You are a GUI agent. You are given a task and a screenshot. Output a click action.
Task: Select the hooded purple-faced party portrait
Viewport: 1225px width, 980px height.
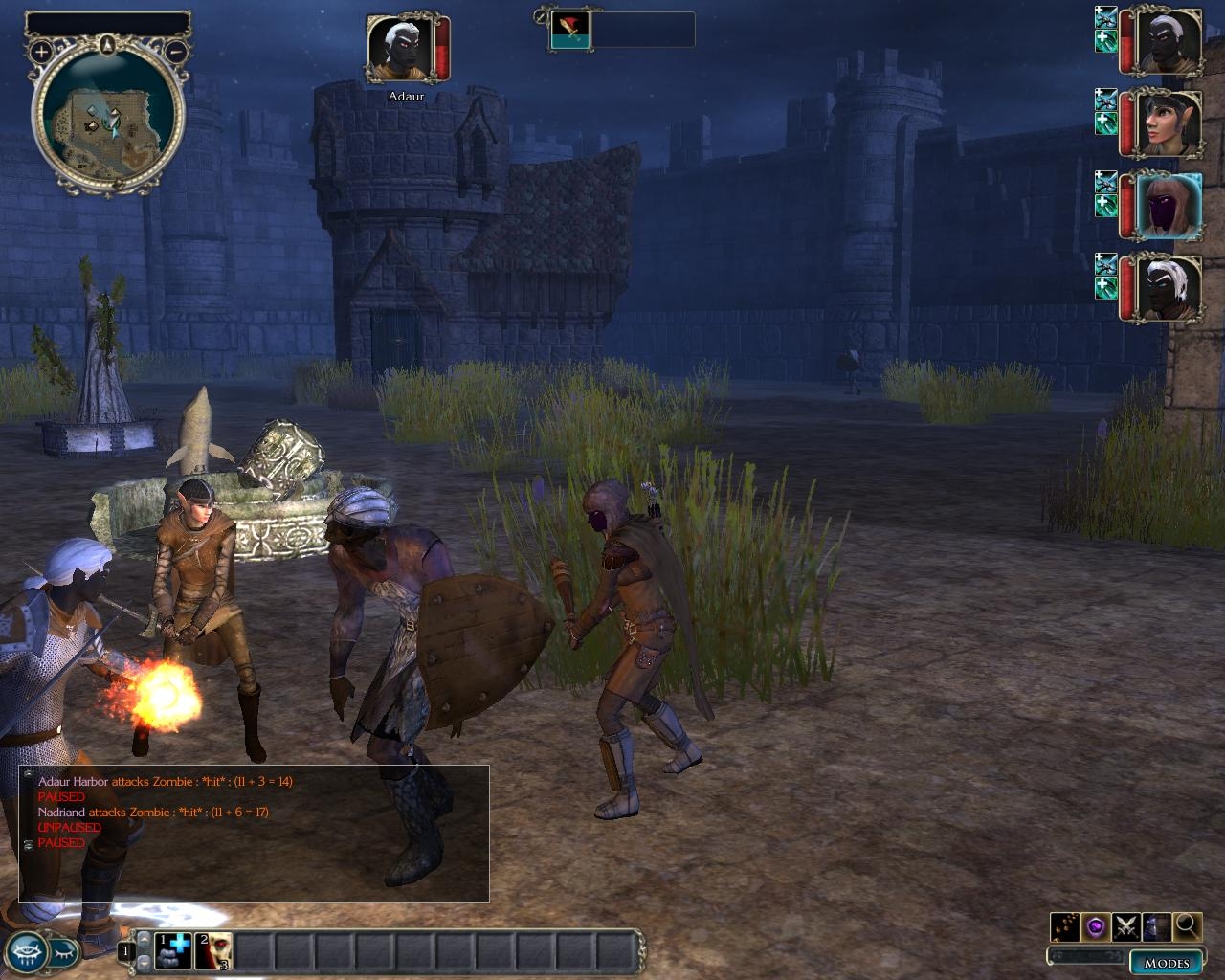coord(1166,206)
